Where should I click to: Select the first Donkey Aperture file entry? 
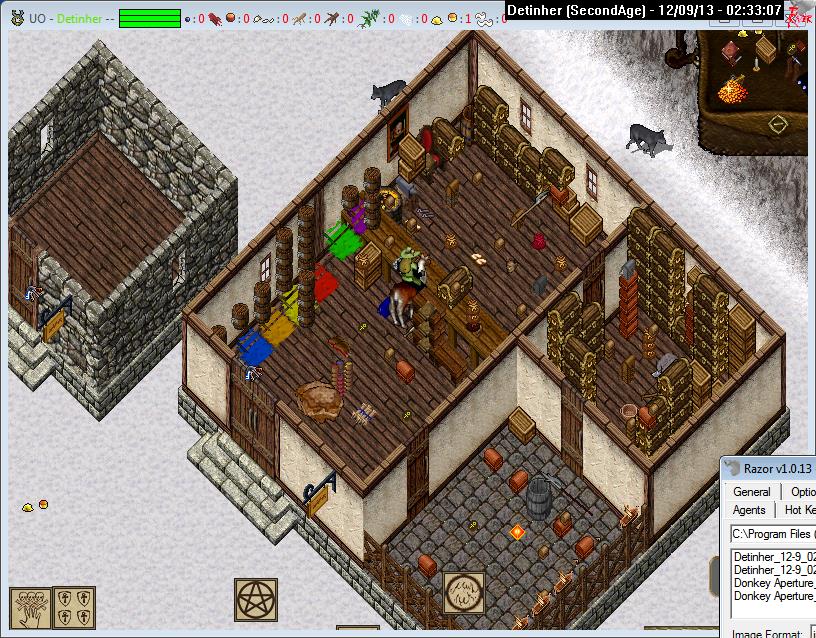click(x=774, y=582)
